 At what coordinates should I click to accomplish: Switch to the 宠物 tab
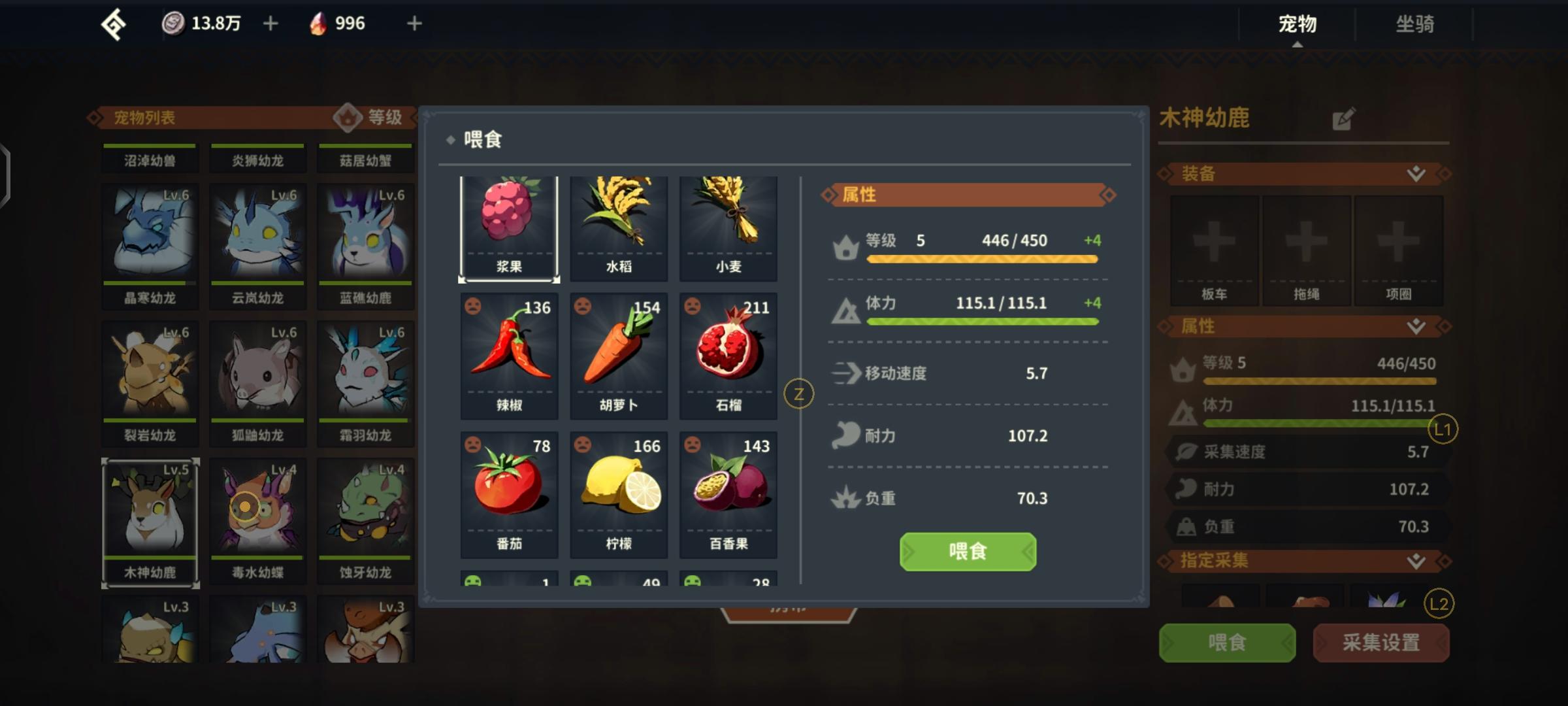tap(1296, 25)
